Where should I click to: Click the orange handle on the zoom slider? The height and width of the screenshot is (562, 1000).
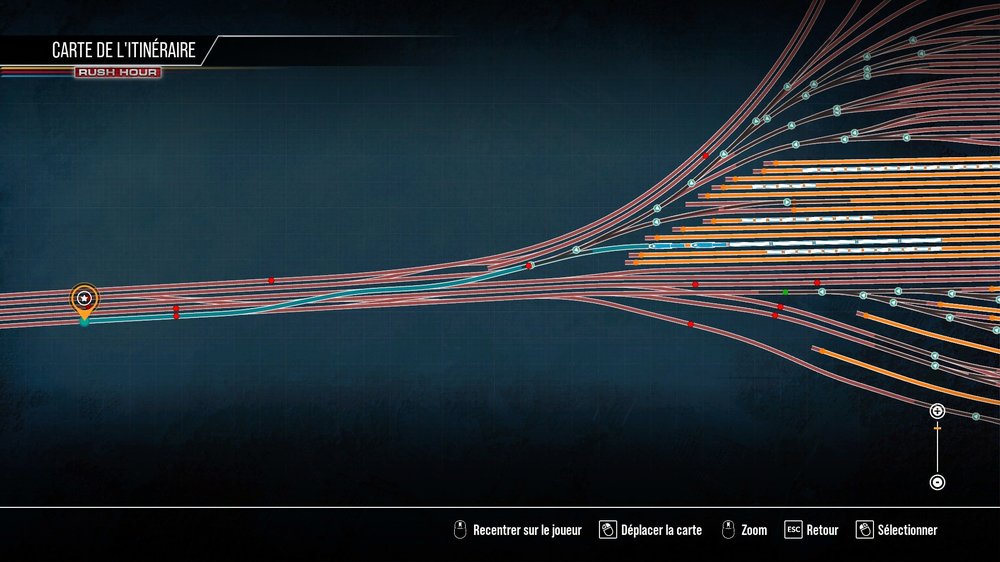[x=937, y=428]
